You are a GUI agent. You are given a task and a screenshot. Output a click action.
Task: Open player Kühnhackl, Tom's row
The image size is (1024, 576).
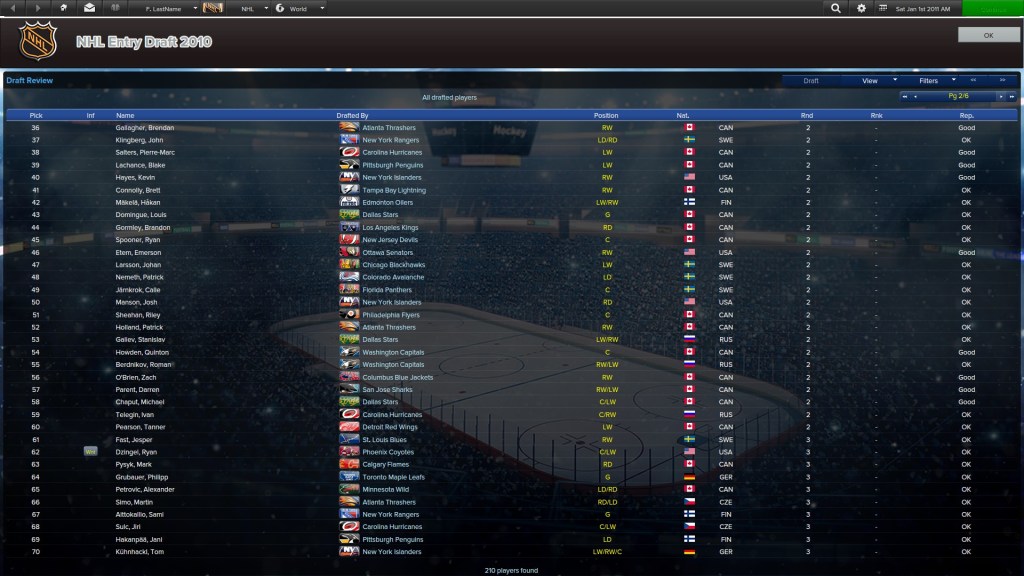click(x=140, y=552)
